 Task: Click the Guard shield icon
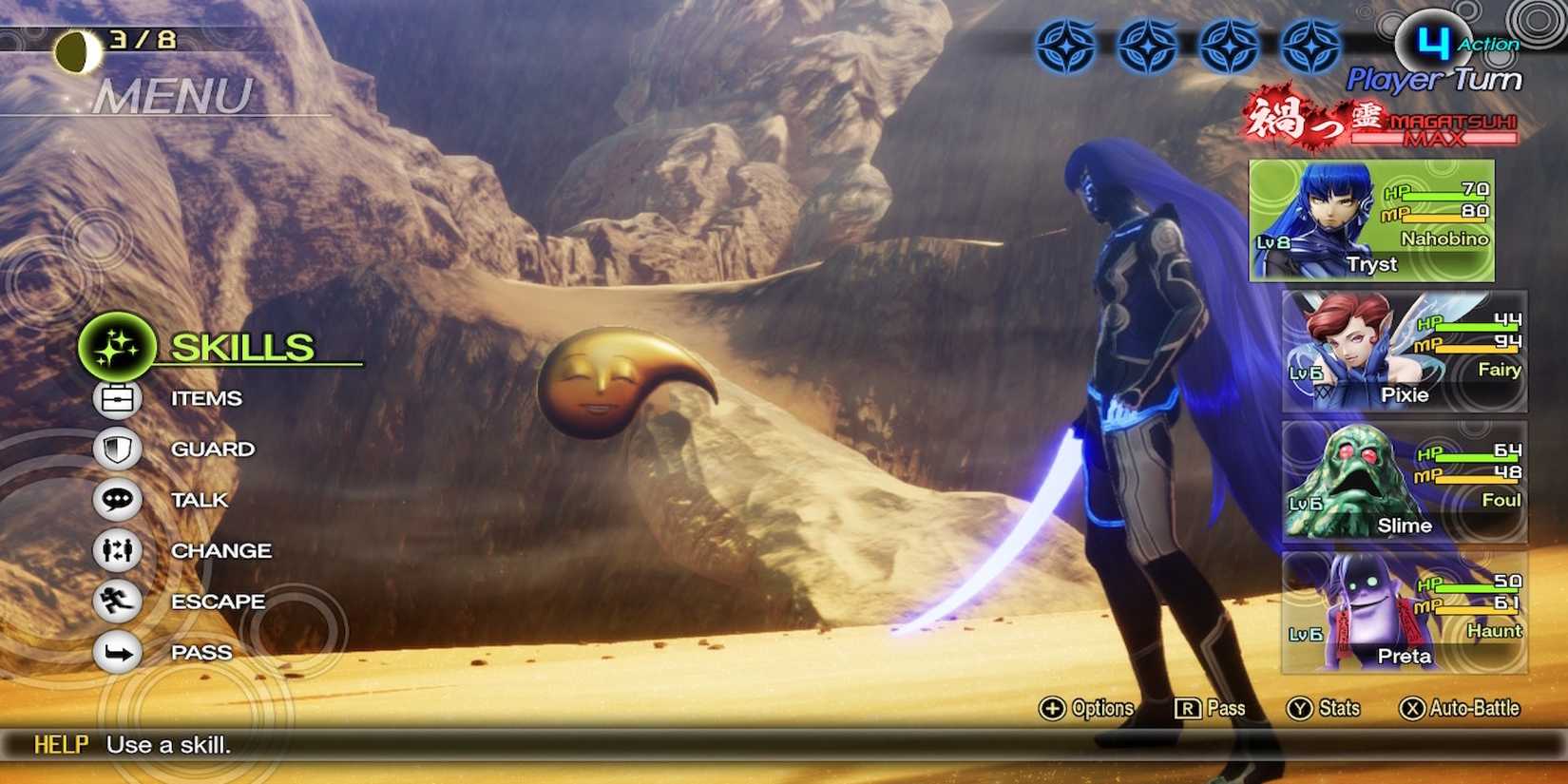(116, 449)
